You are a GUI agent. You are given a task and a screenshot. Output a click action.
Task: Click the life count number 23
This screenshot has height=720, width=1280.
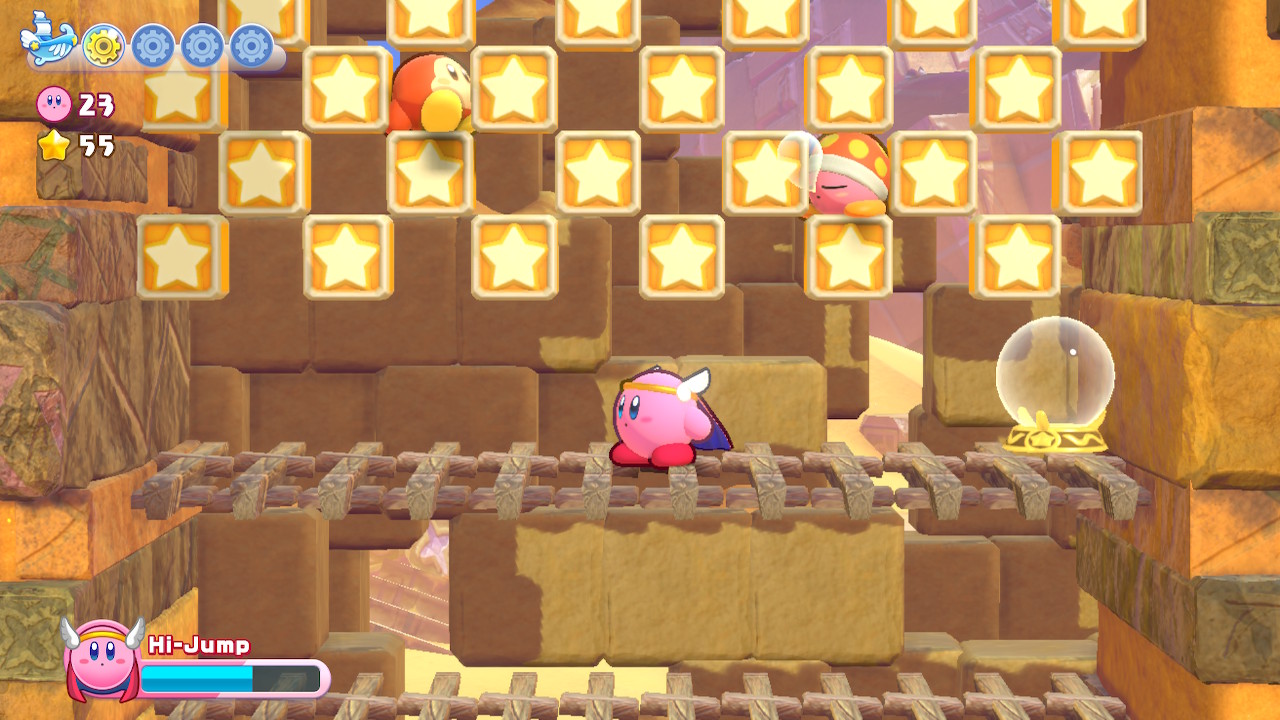point(96,102)
